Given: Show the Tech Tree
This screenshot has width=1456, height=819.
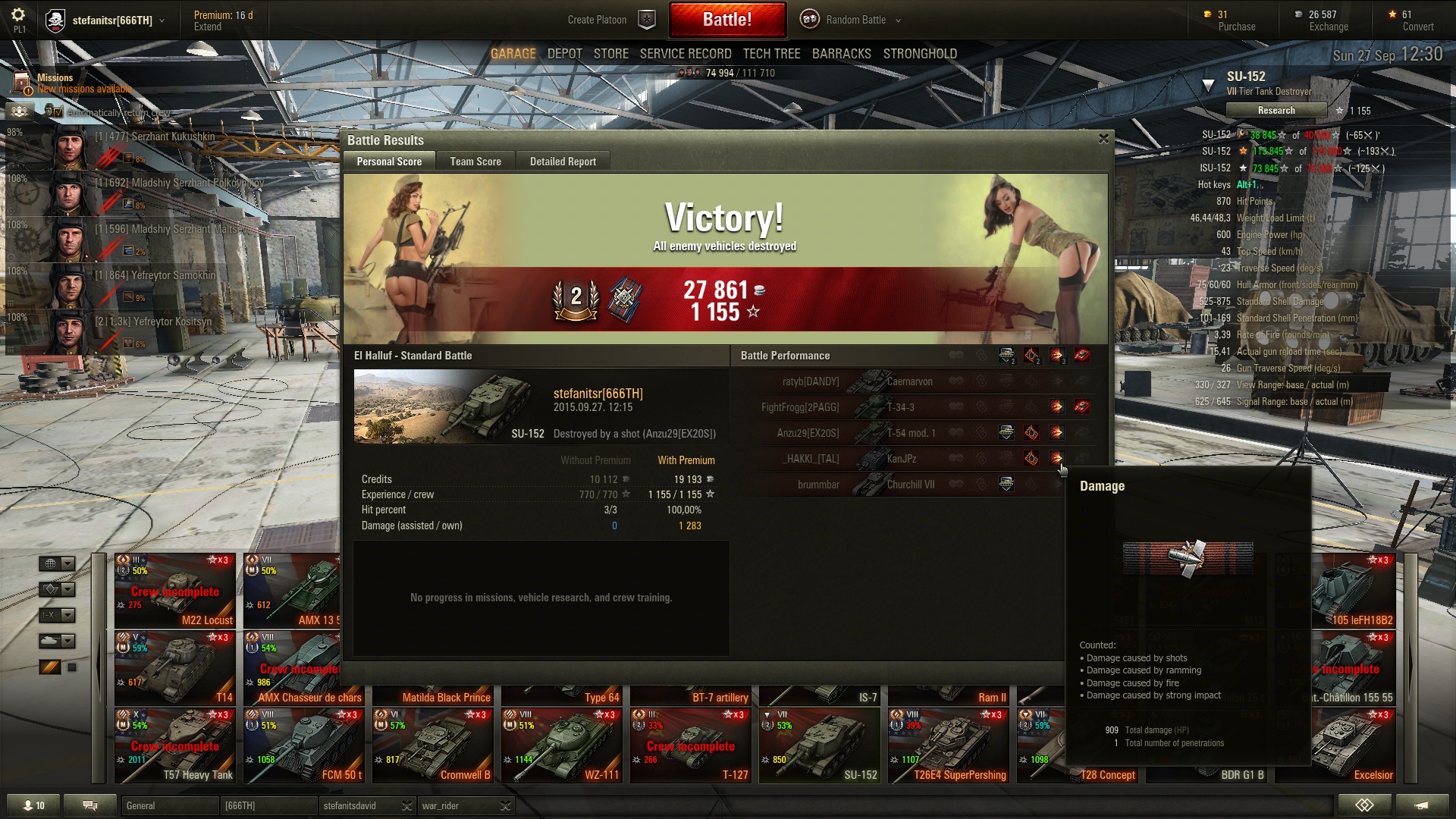Looking at the screenshot, I should point(771,54).
